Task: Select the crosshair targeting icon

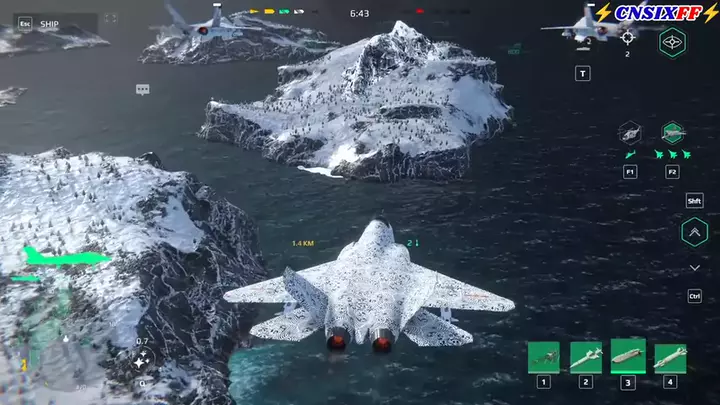Action: click(x=627, y=37)
